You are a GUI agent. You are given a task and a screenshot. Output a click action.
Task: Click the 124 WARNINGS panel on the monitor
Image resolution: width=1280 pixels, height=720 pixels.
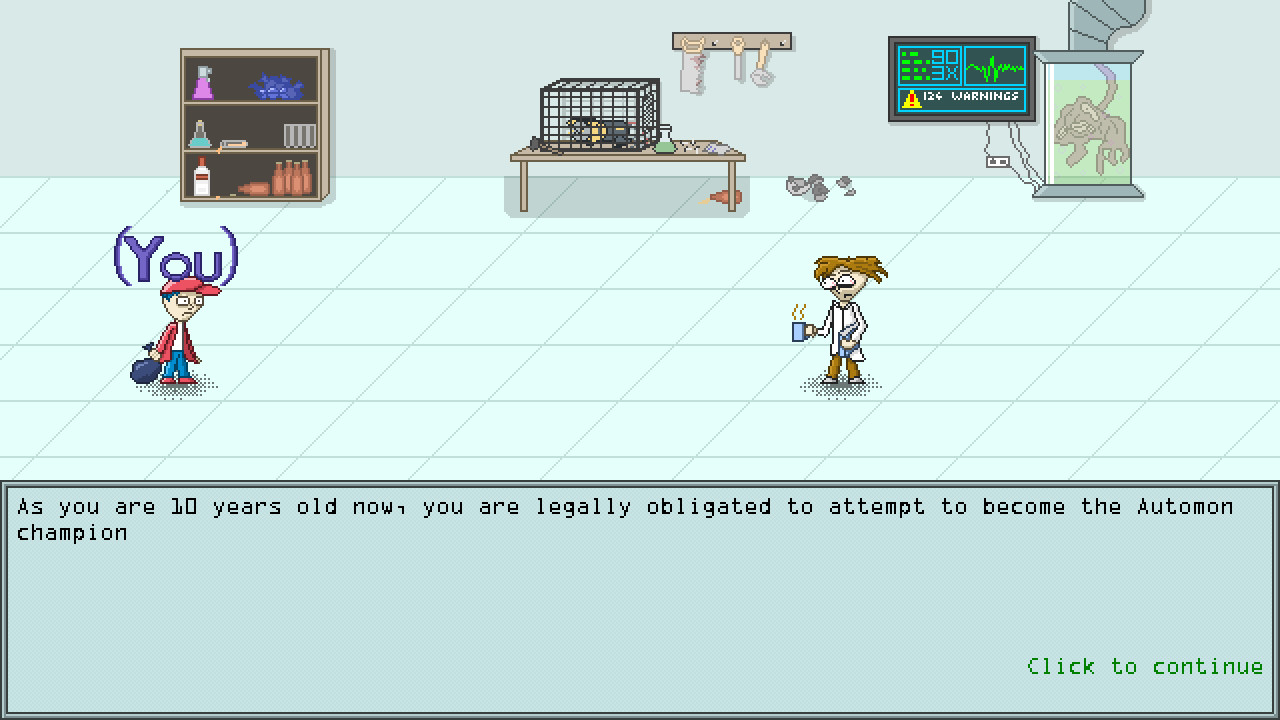point(965,98)
